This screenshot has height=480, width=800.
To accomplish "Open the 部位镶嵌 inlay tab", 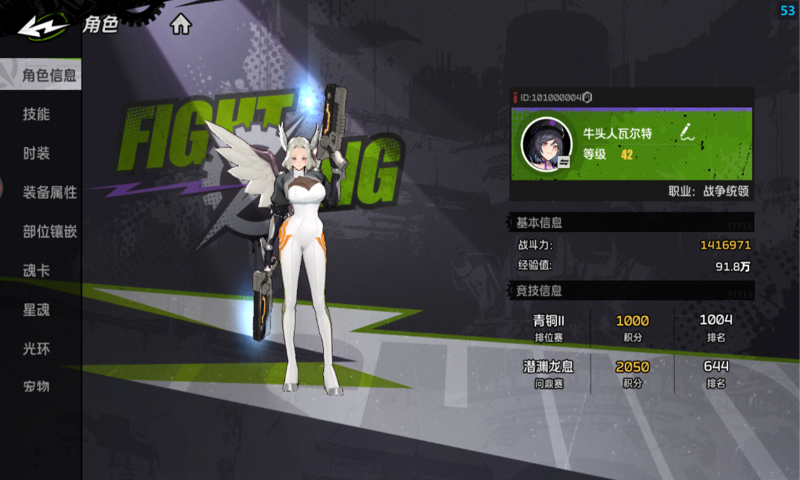I will 49,231.
